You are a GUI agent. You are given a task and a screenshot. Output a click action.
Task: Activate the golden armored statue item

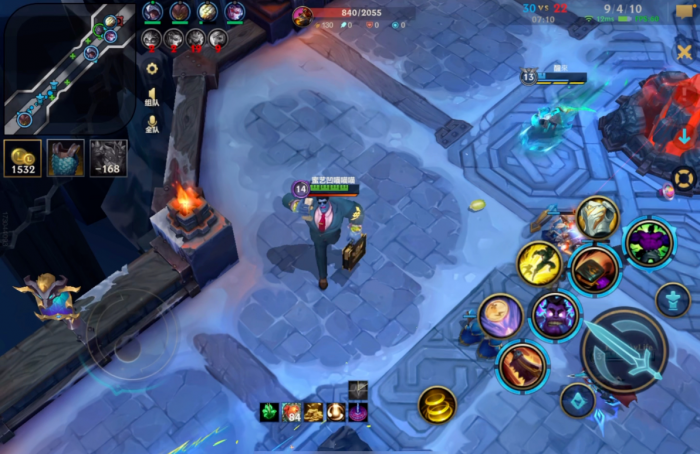(597, 217)
